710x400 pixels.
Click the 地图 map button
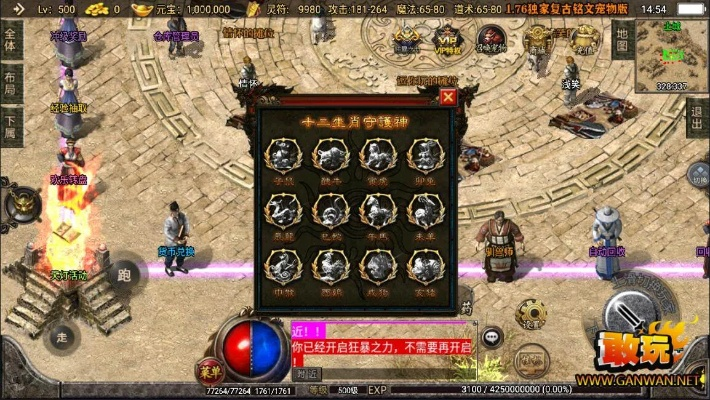pos(621,38)
